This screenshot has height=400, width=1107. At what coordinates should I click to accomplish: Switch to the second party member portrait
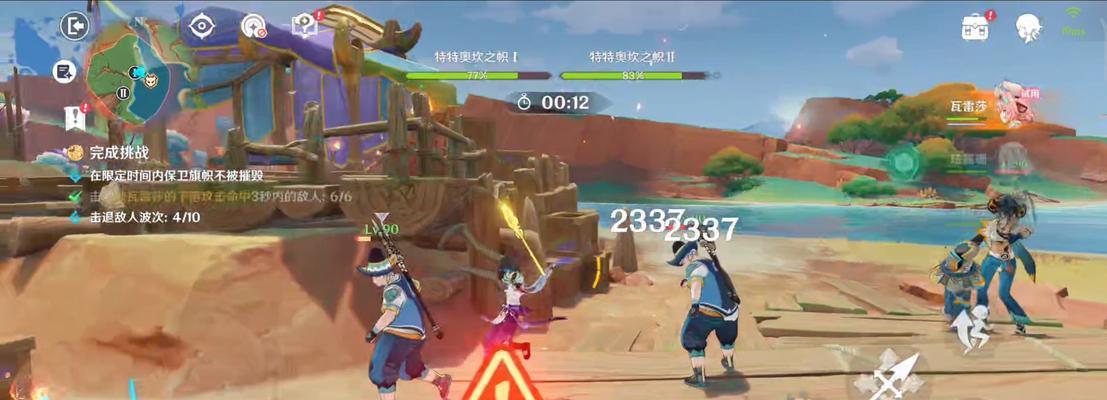point(1014,160)
